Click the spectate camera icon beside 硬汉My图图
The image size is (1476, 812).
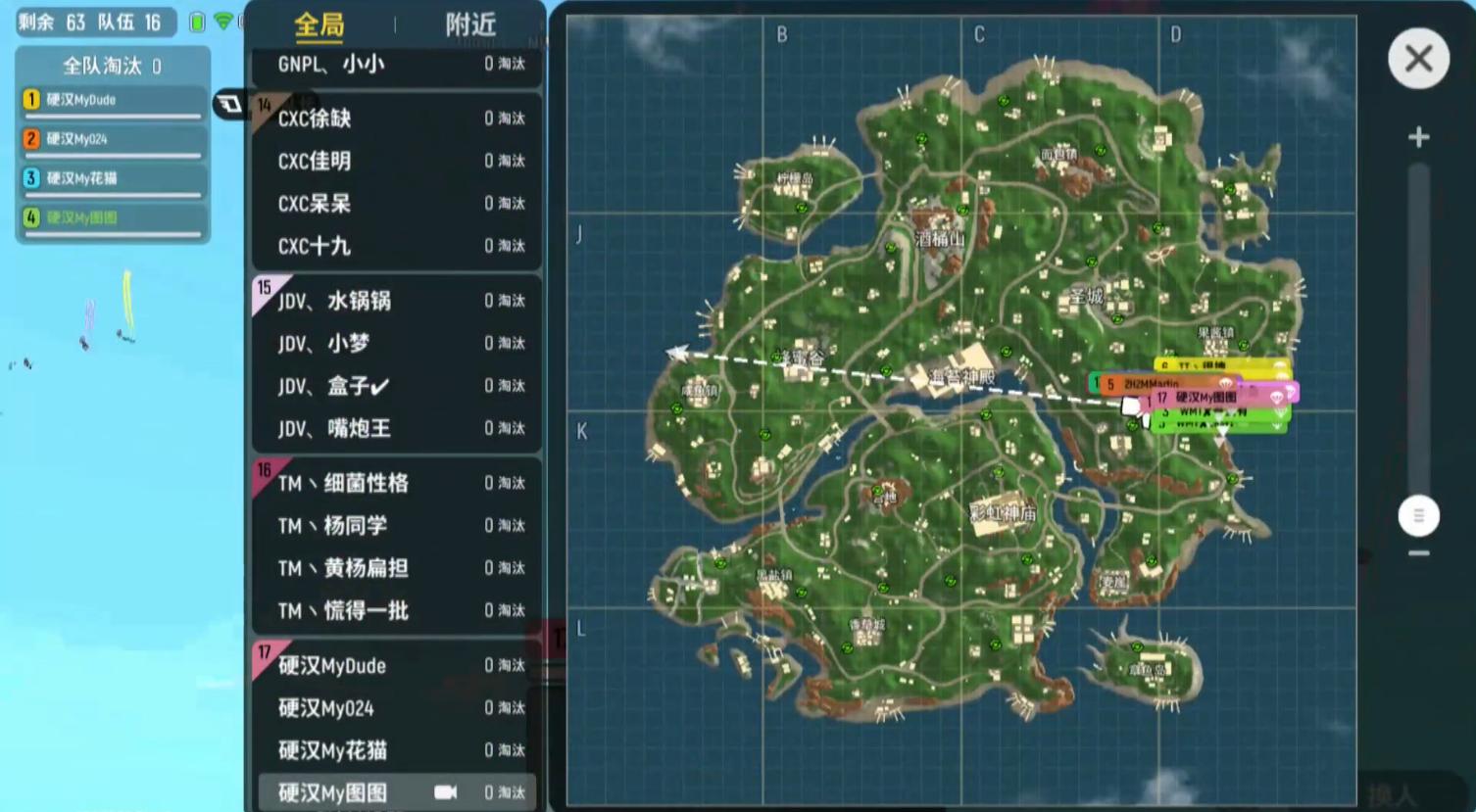tap(446, 793)
